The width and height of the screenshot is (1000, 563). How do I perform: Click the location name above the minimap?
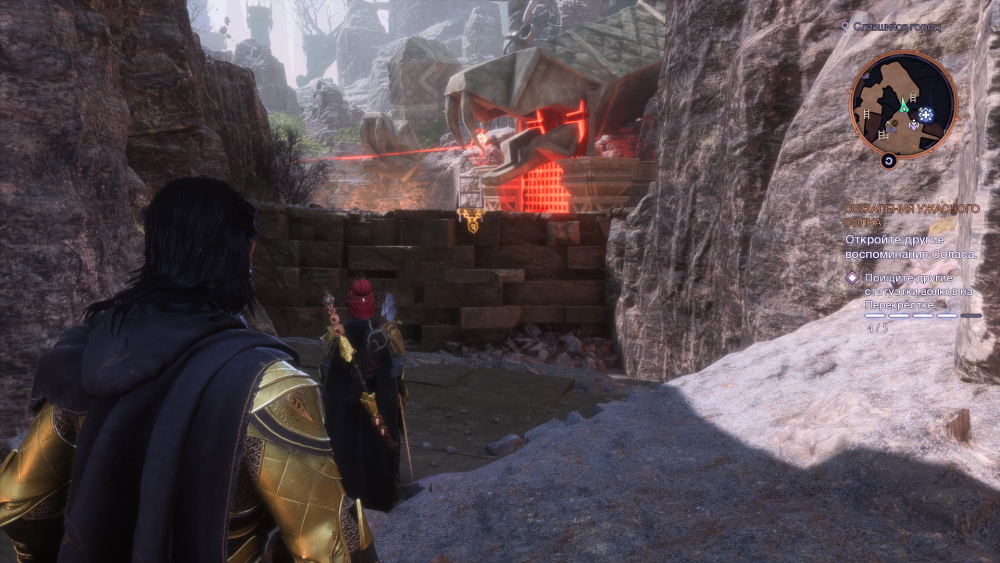(895, 27)
